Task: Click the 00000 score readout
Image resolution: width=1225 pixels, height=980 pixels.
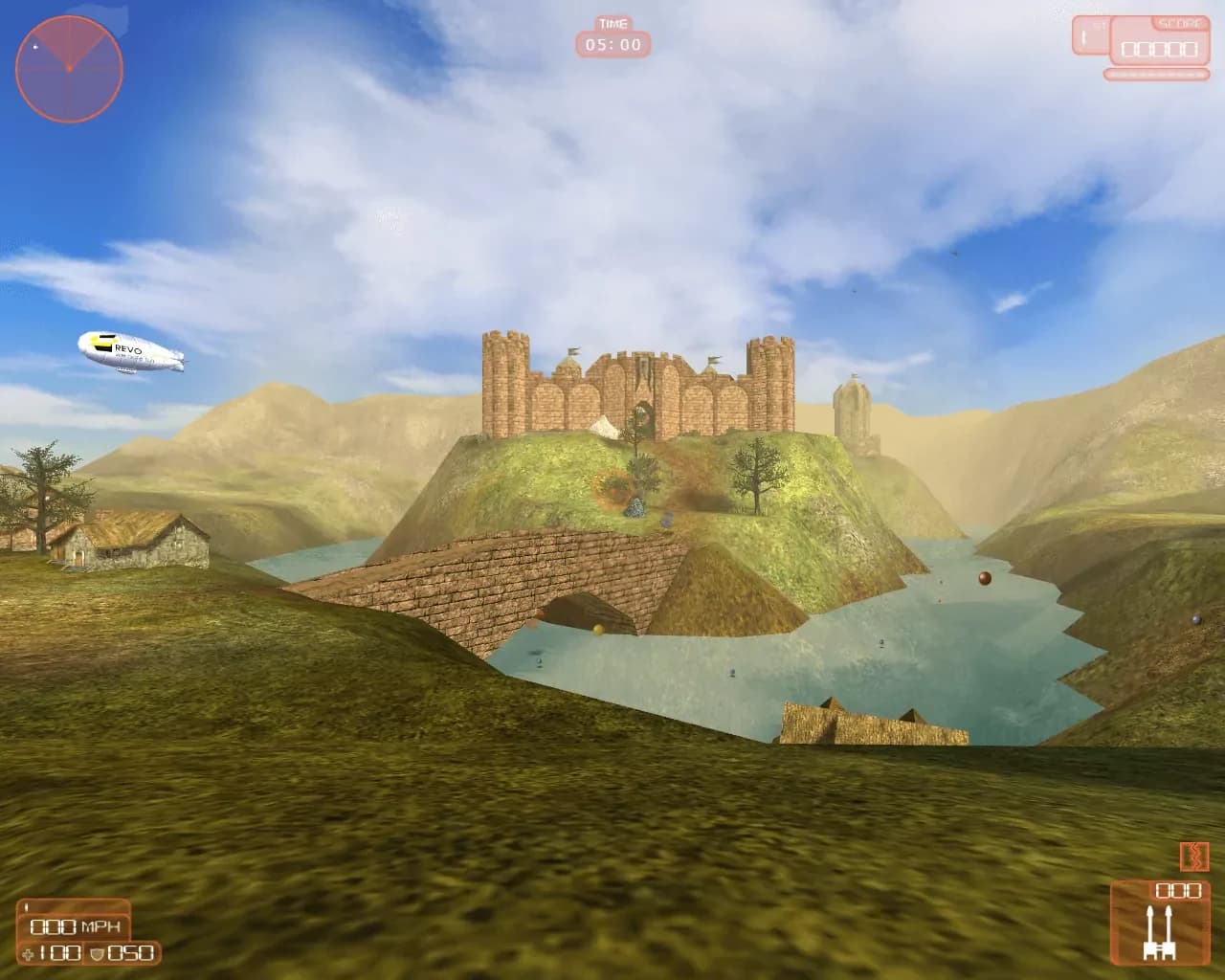Action: tap(1159, 50)
